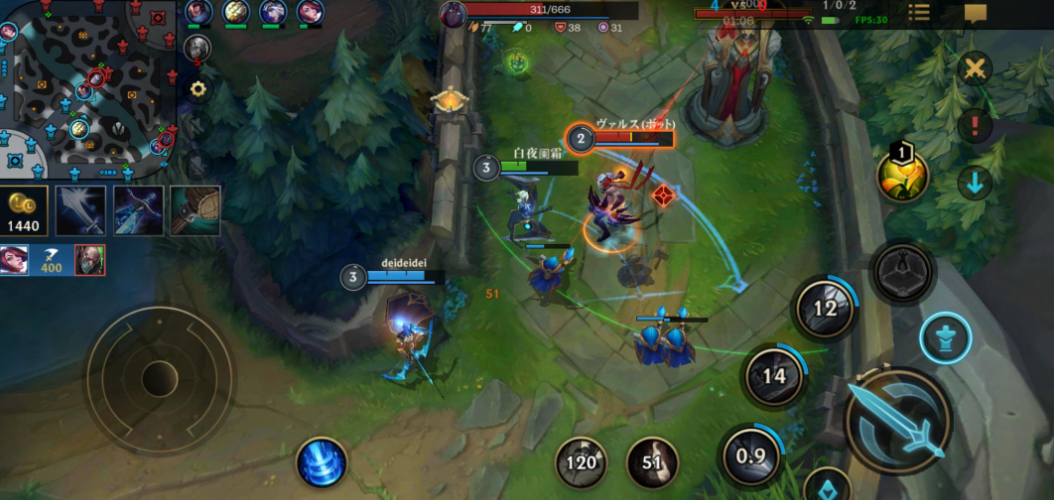Send the red exclamation danger ping
This screenshot has height=500, width=1054.
pos(974,127)
